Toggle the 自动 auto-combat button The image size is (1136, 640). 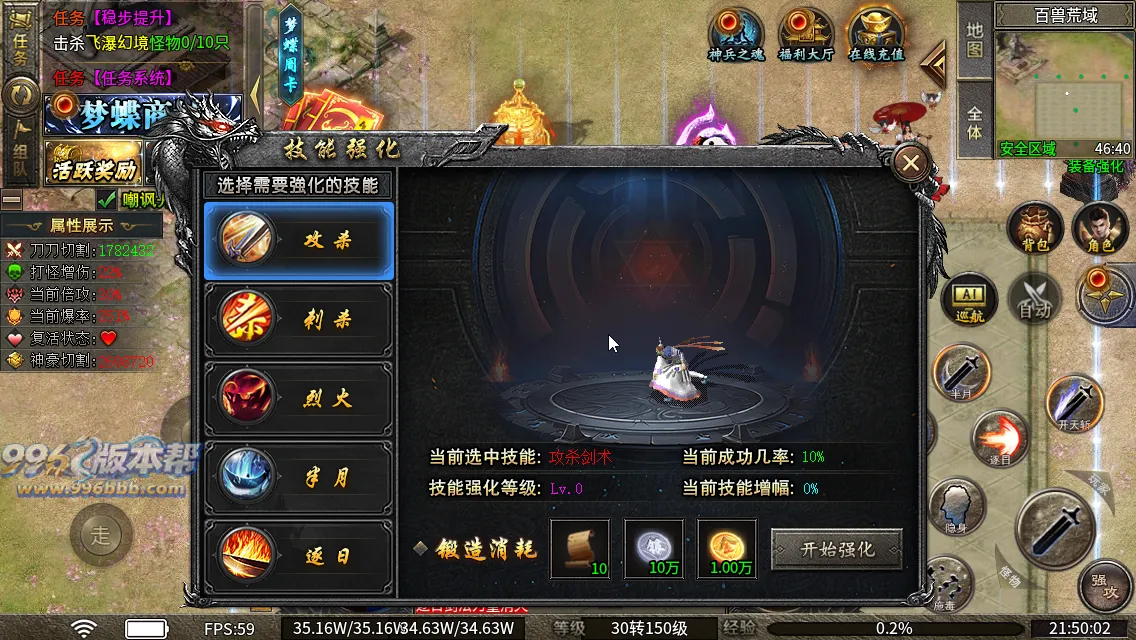tap(1034, 301)
